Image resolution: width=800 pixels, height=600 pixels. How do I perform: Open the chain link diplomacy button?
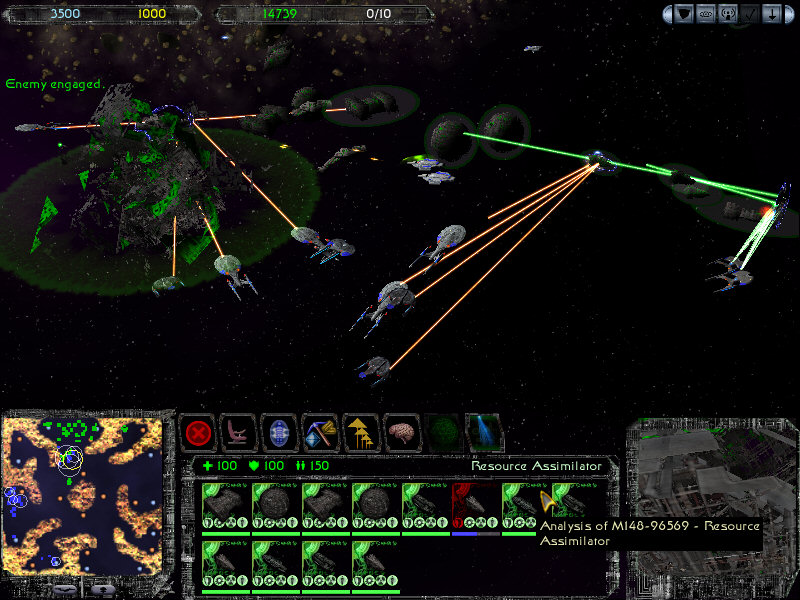[x=708, y=14]
